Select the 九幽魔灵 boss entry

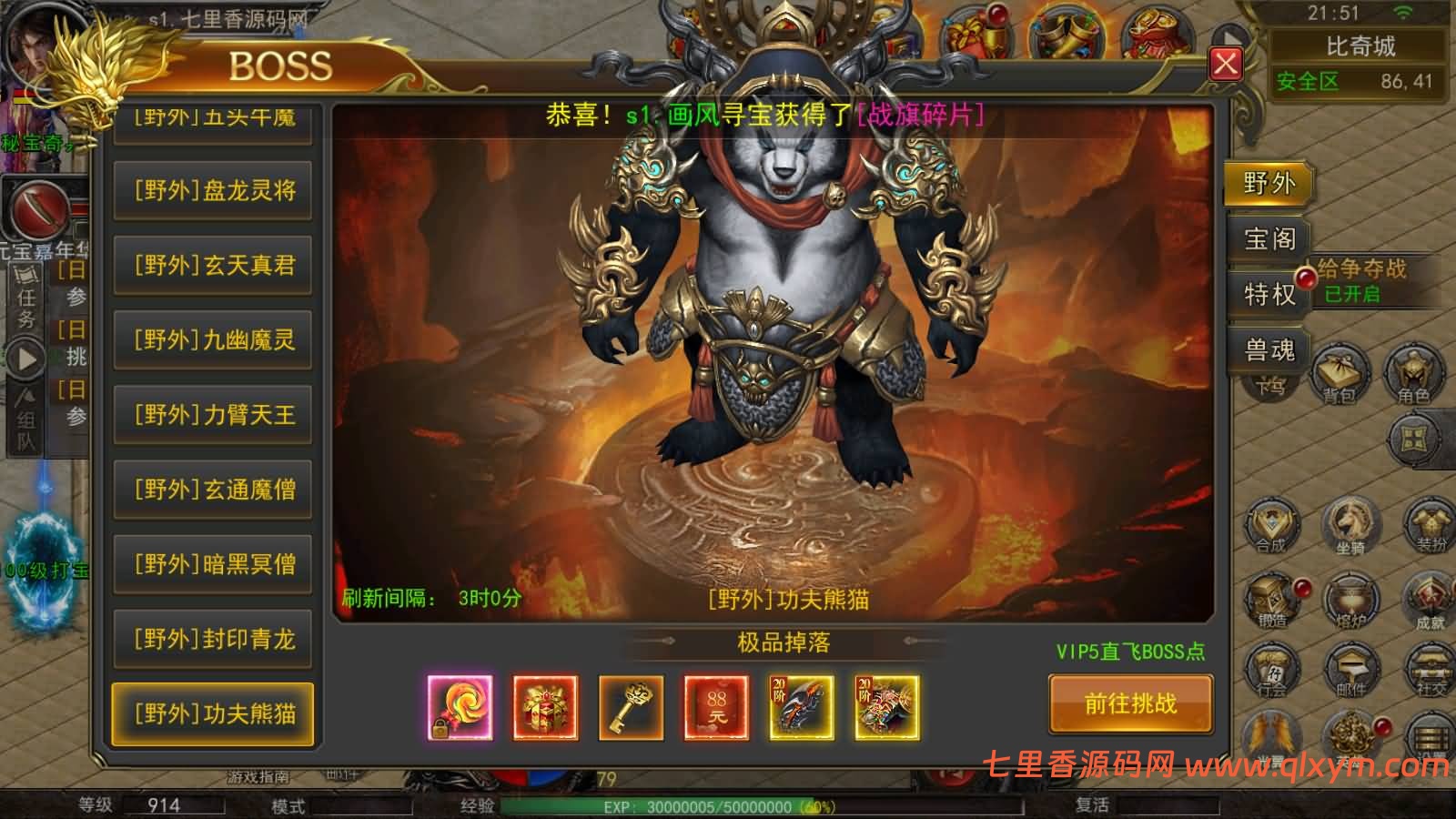[x=213, y=339]
